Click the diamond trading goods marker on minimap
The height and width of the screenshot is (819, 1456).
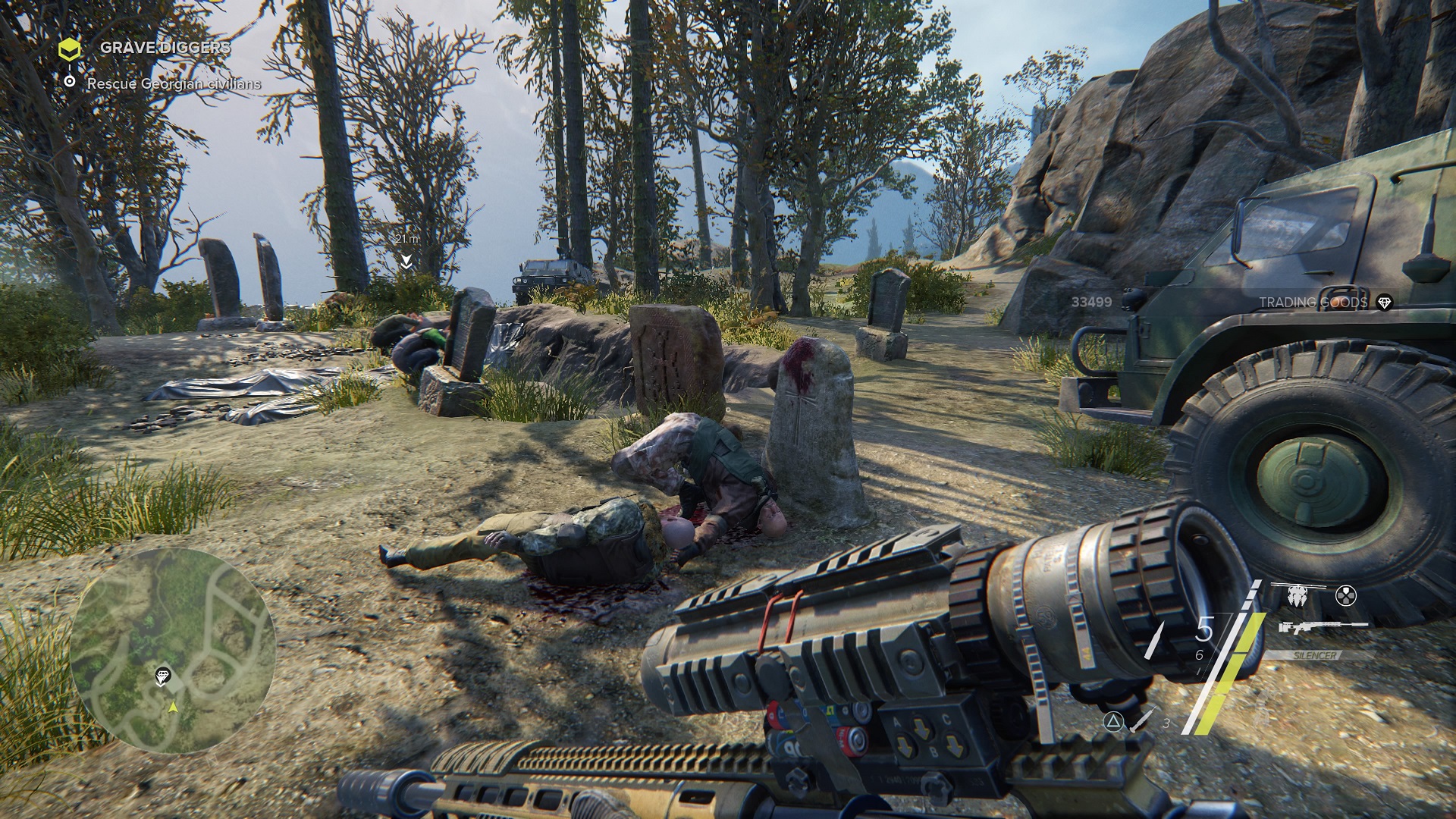coord(163,676)
